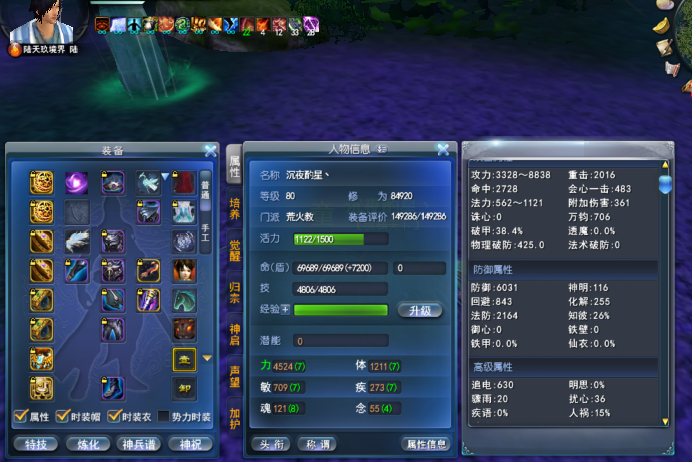The height and width of the screenshot is (462, 692).
Task: Close the 人物信息 character info window
Action: (442, 150)
